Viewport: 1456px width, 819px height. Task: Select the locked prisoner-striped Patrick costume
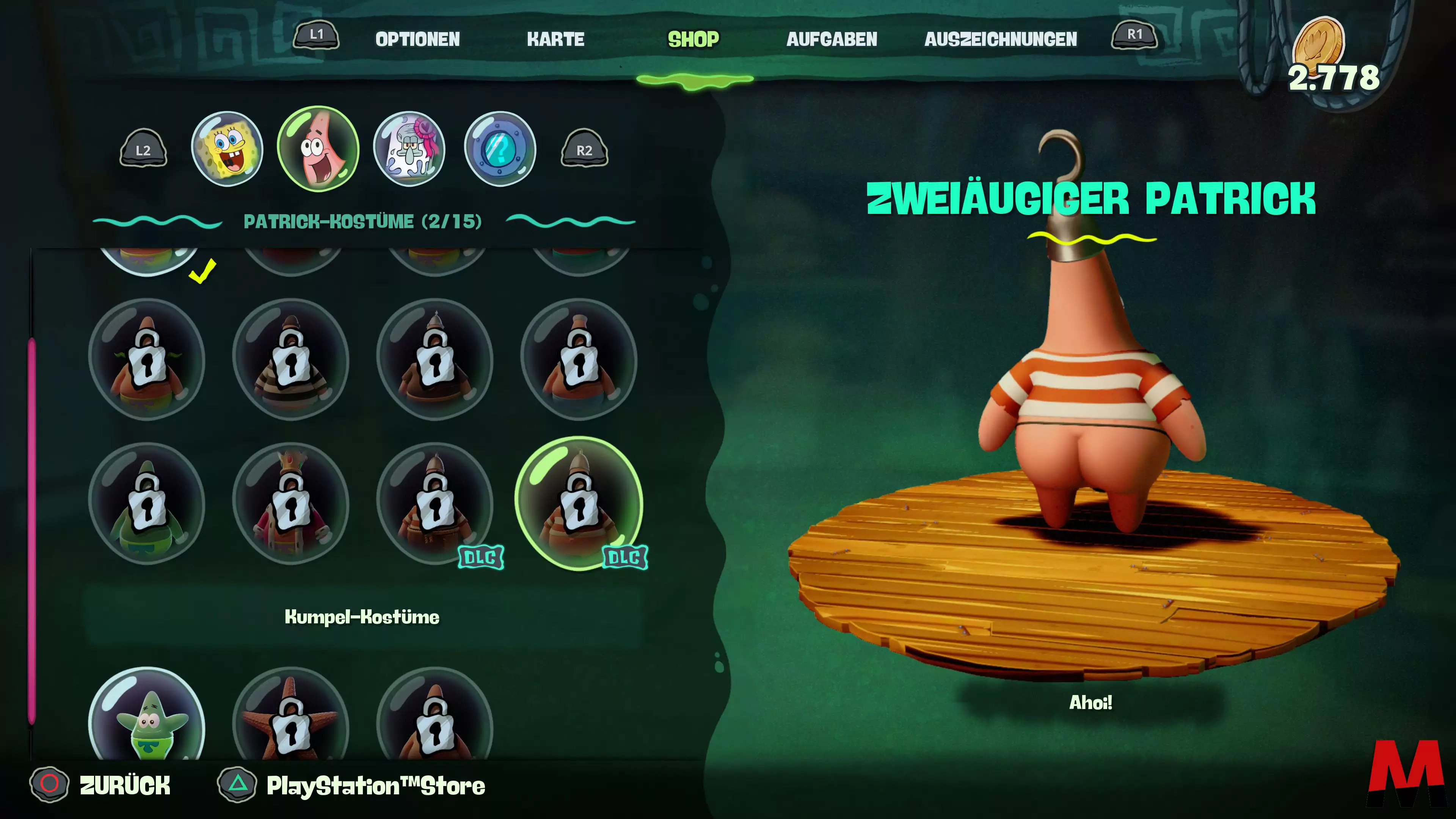click(290, 360)
